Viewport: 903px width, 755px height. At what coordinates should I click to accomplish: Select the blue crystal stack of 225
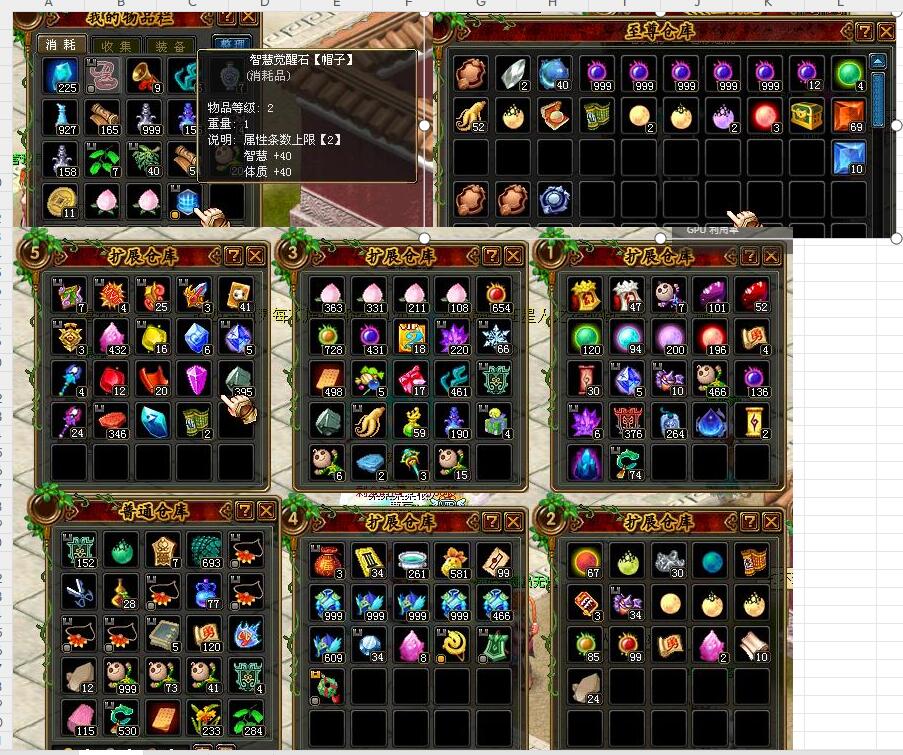pyautogui.click(x=62, y=75)
